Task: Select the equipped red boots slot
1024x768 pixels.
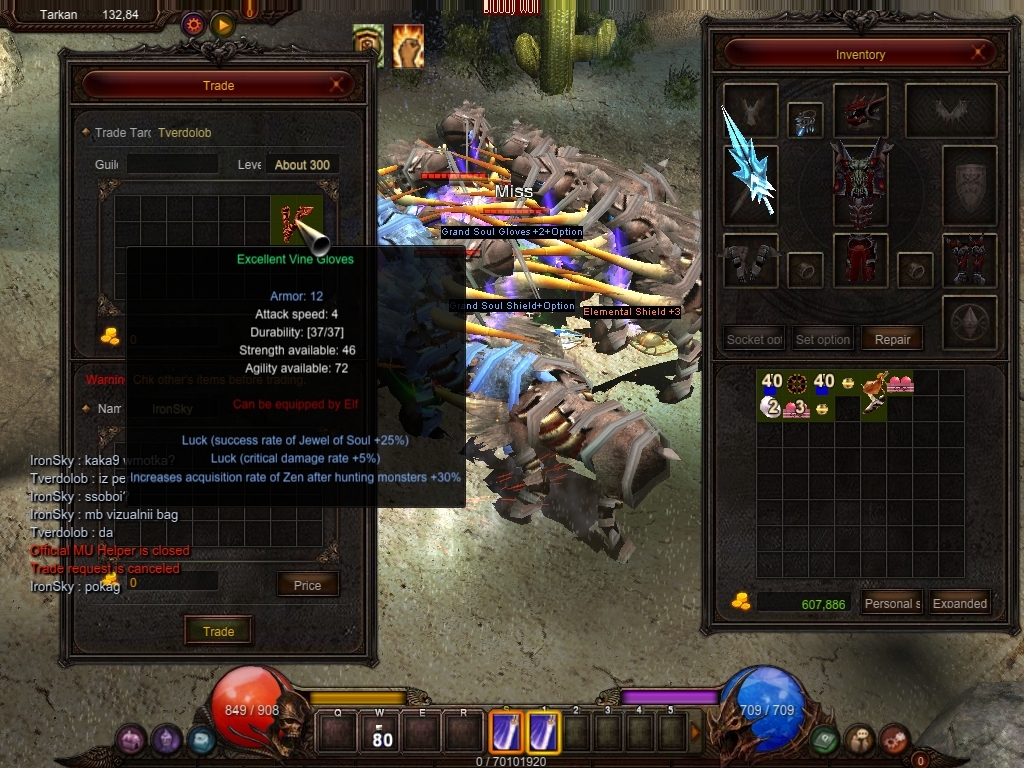Action: click(969, 260)
